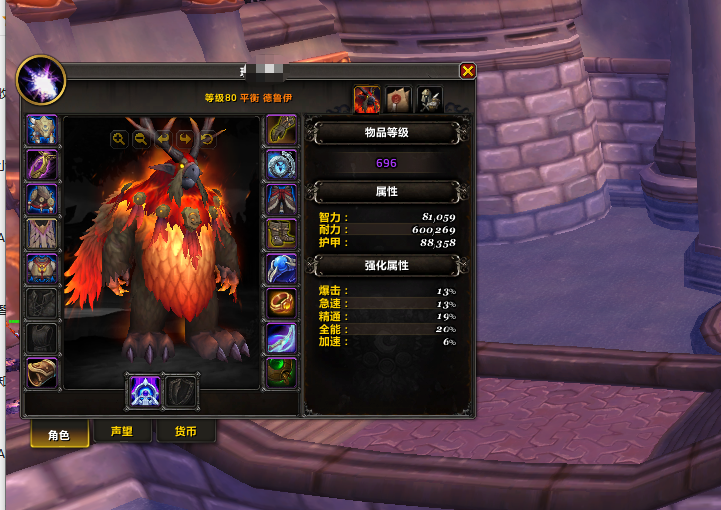Select the main-hand weapon slot
721x510 pixels.
[x=143, y=391]
